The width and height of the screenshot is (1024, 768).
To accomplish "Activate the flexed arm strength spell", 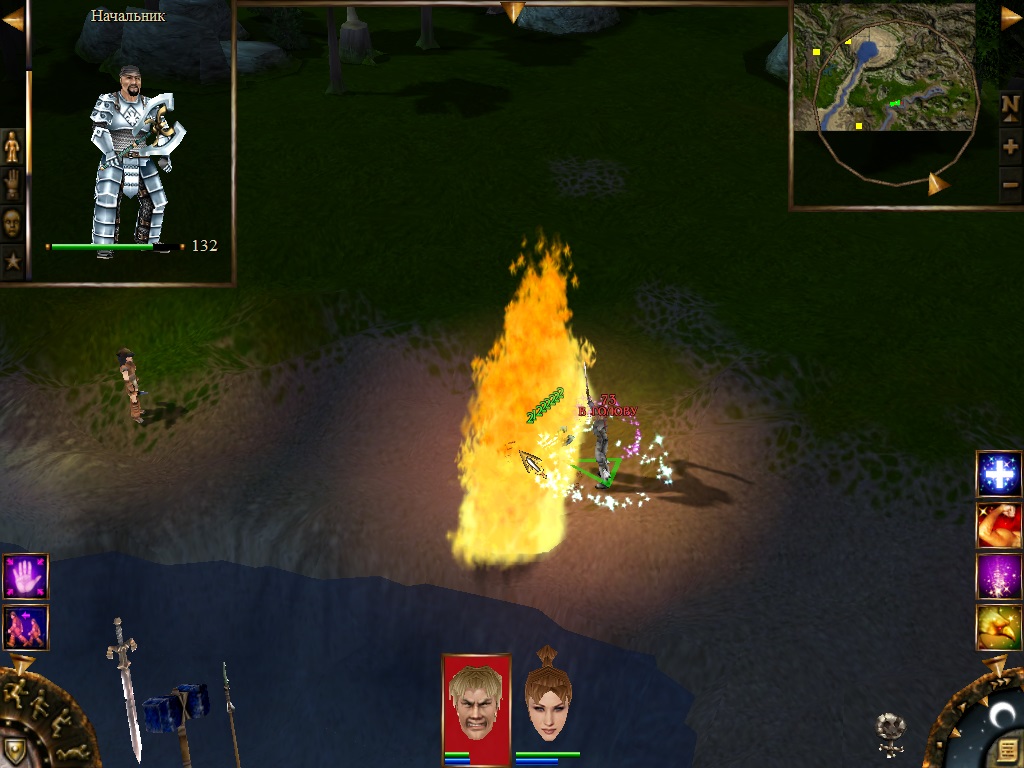I will (998, 525).
